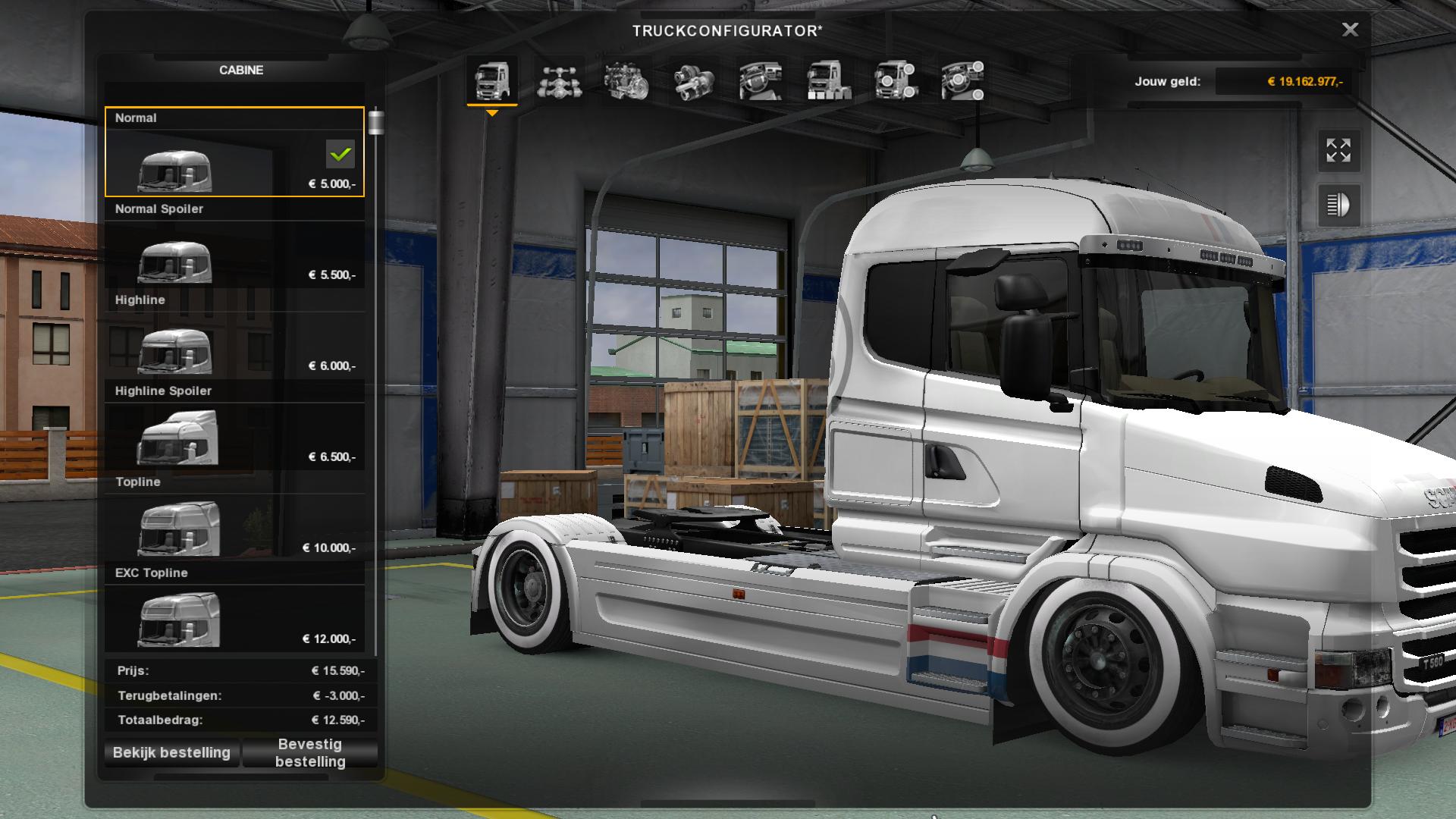1456x819 pixels.
Task: Toggle fullscreen truck view
Action: [1338, 150]
